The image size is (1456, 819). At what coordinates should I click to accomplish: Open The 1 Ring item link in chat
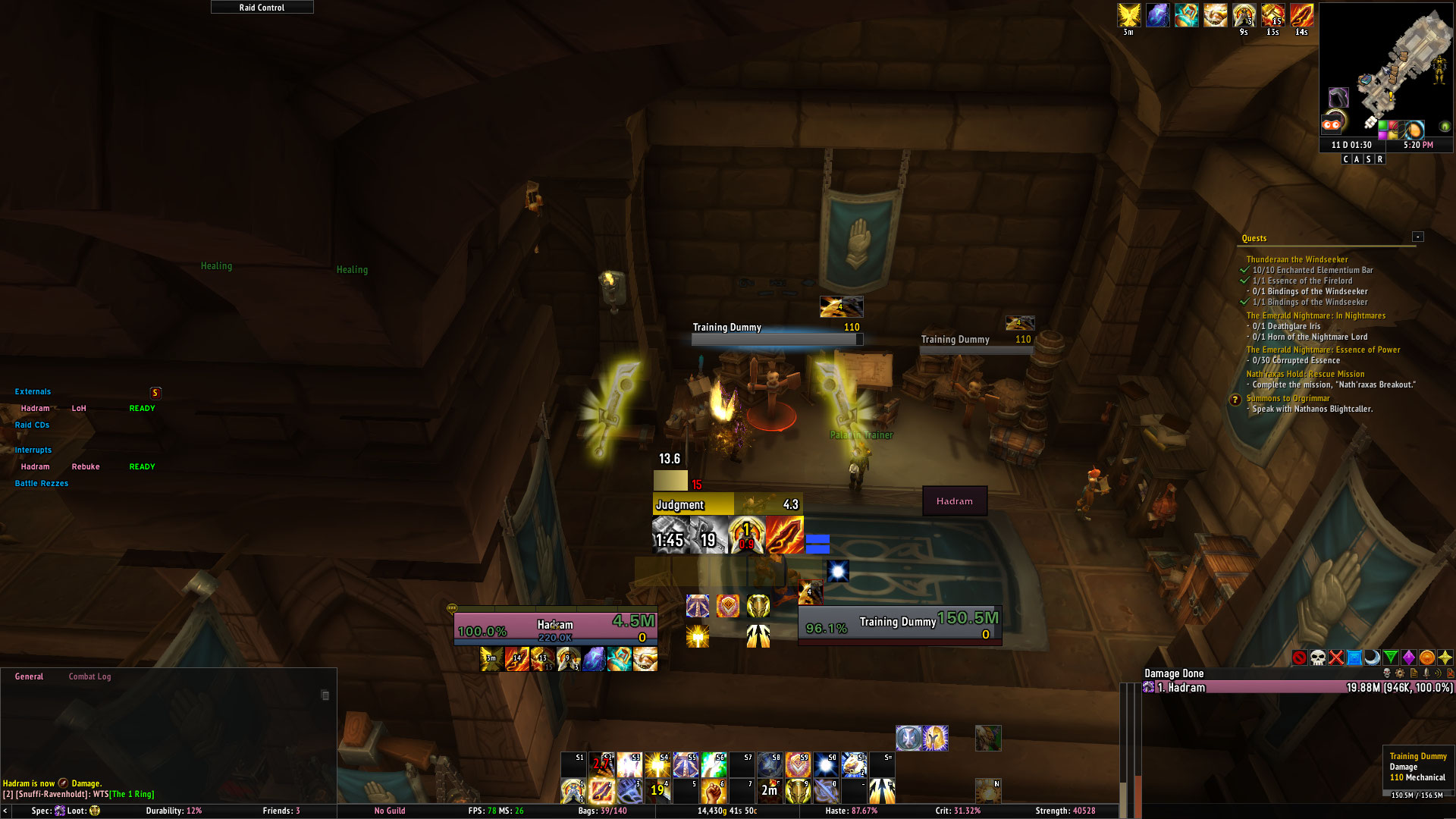pos(130,794)
